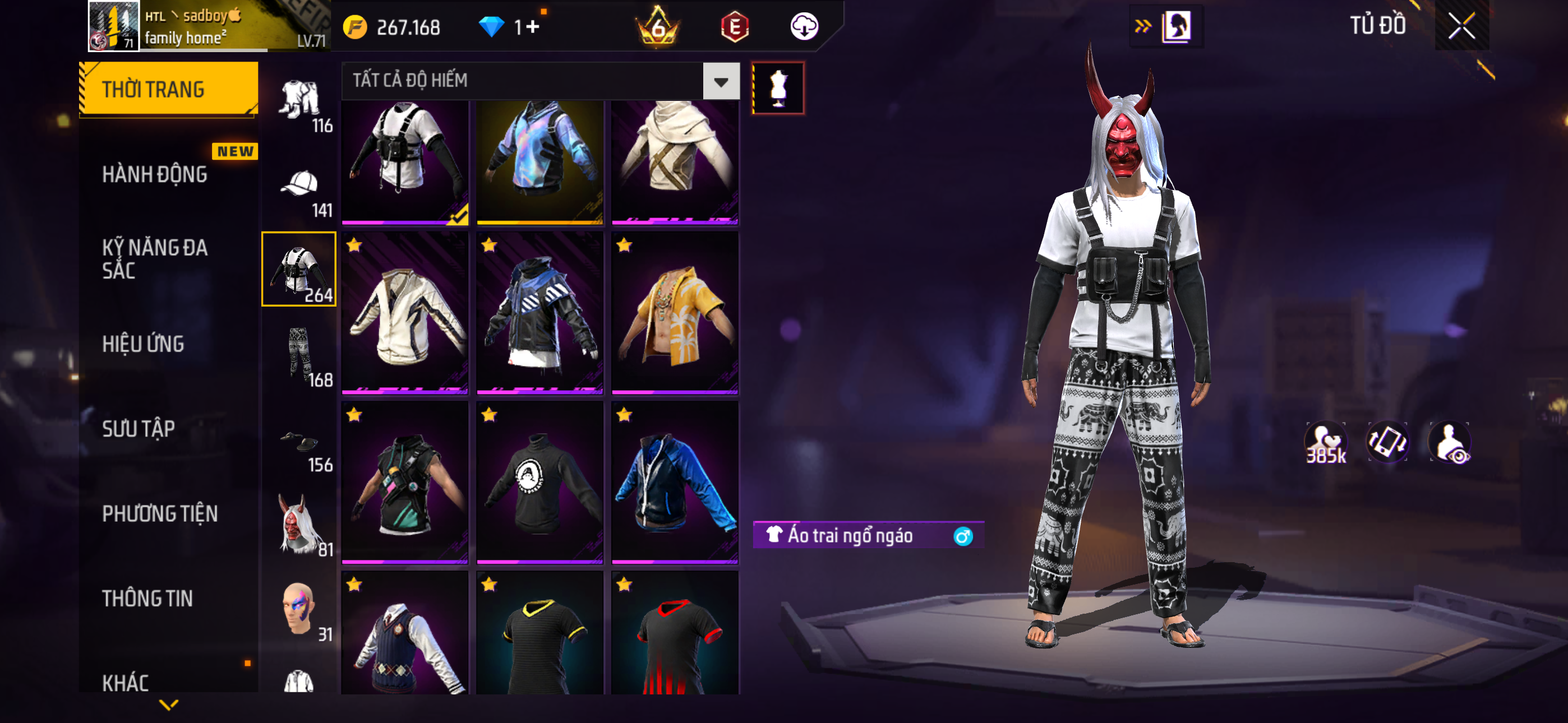Equip the black turtleneck sweater

click(x=539, y=482)
